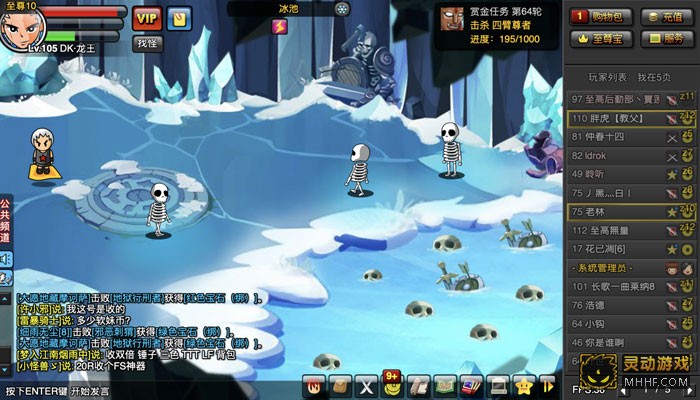700x400 pixels.
Task: Click the lightning bolt icon under 冰池
Action: [x=280, y=27]
